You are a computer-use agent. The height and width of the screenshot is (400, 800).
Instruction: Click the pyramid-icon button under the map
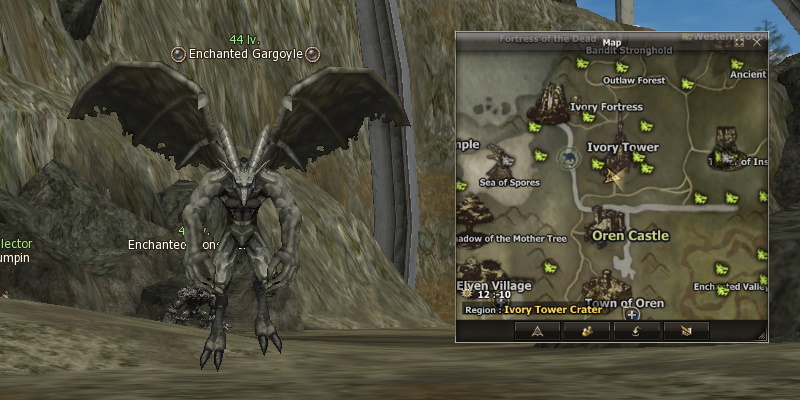click(537, 331)
